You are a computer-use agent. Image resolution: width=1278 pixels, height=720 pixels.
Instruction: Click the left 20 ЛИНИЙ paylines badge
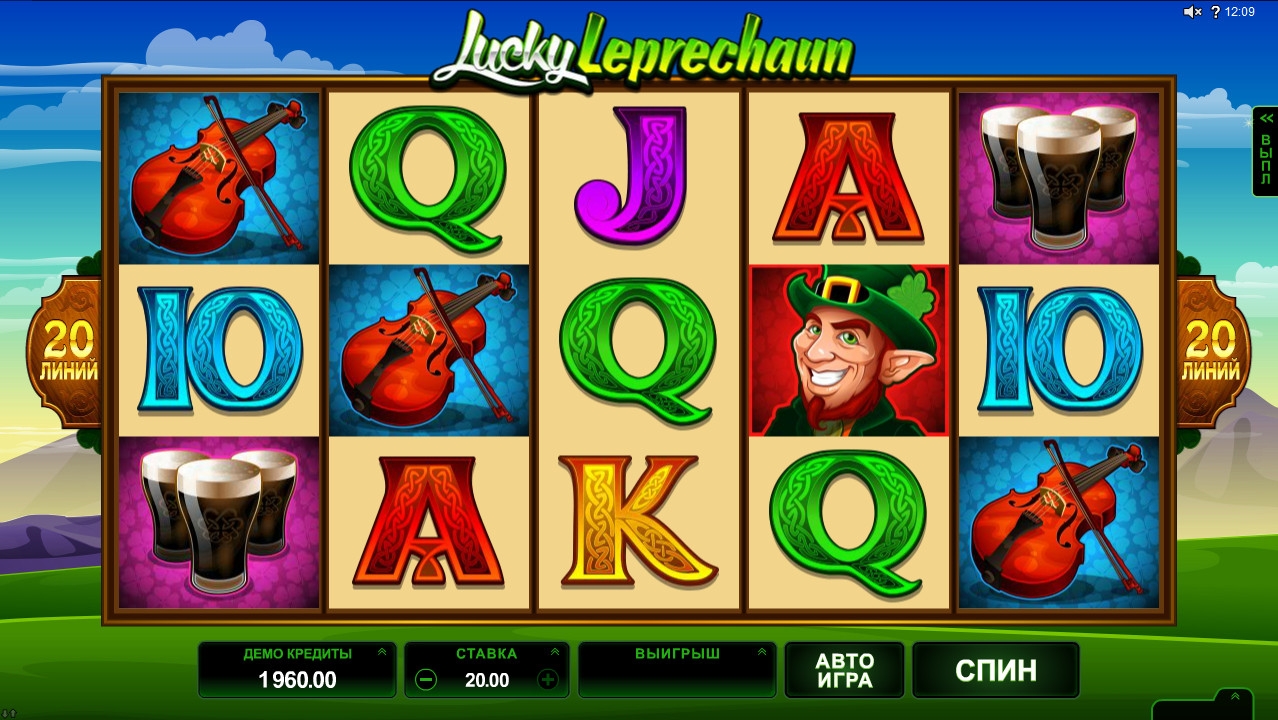[x=68, y=352]
